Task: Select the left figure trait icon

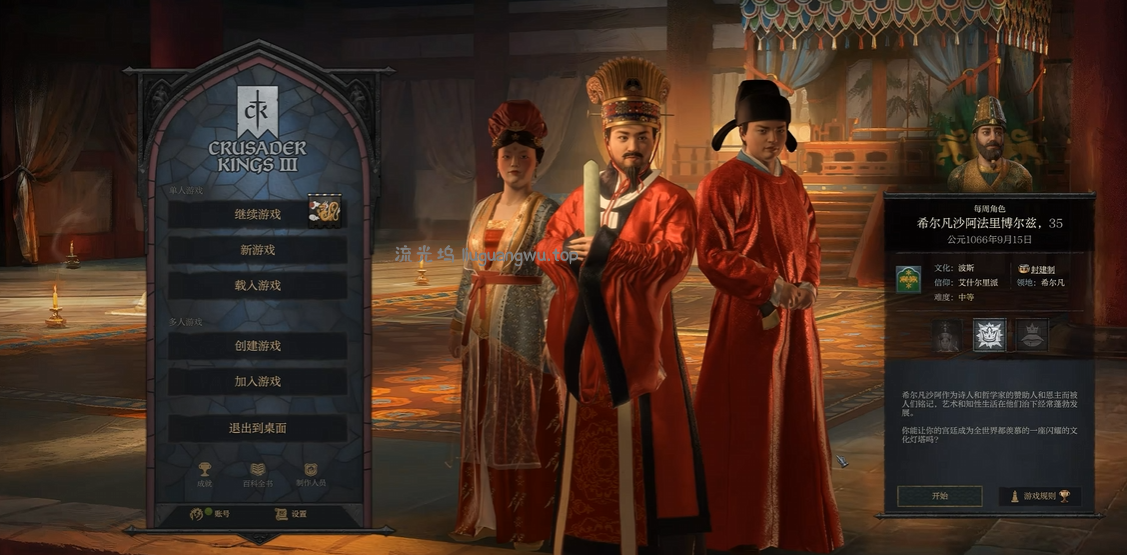Action: click(x=946, y=335)
